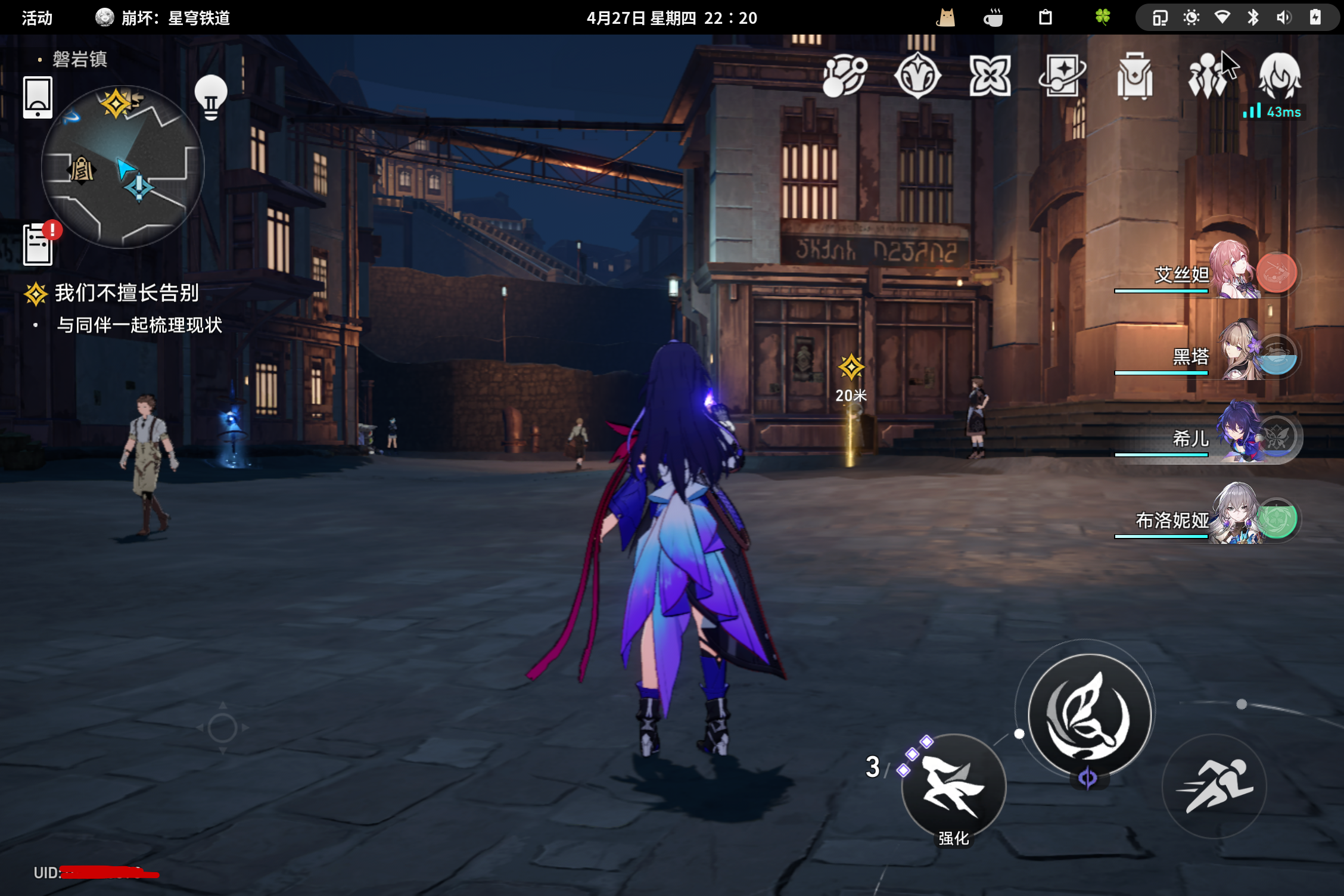Open the backpack inventory

[x=1135, y=76]
